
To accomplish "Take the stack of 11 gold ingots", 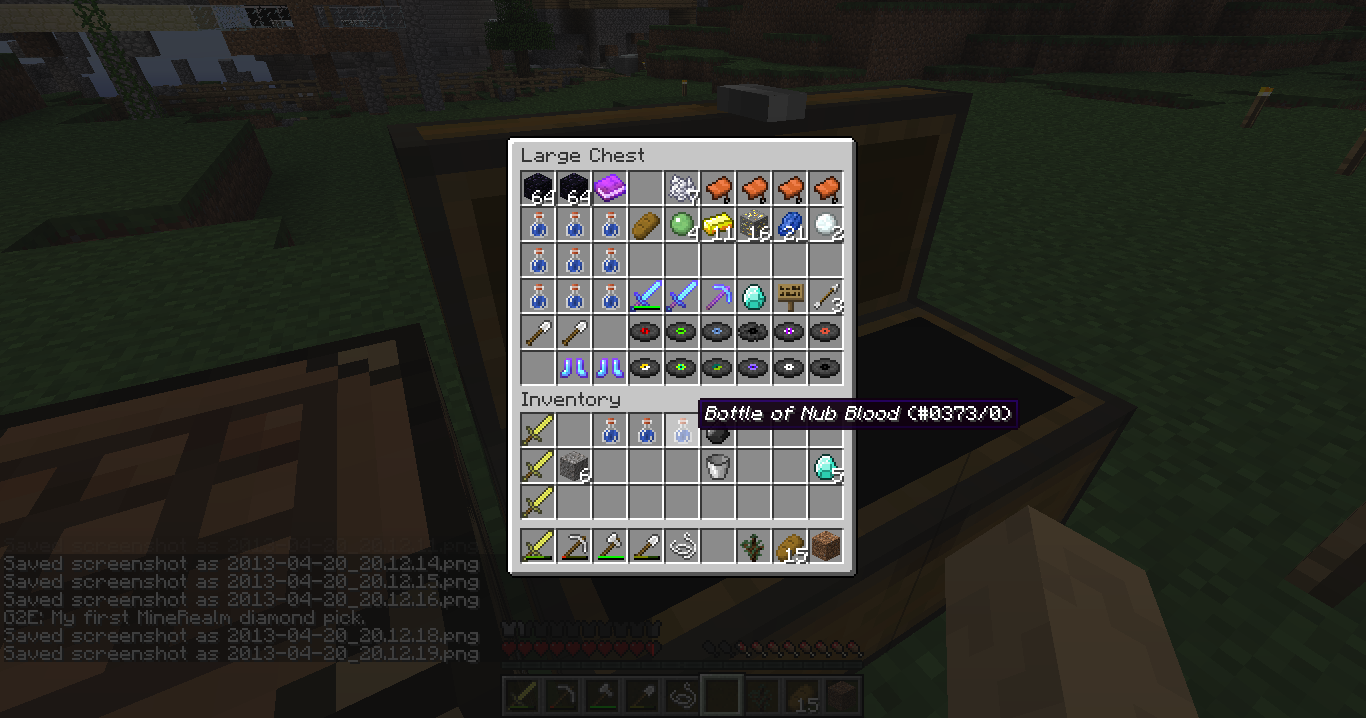I will (x=718, y=224).
